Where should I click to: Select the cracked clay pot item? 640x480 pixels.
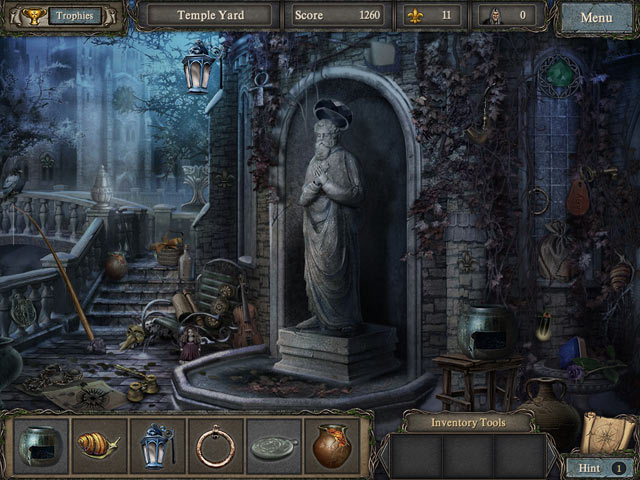pos(331,446)
